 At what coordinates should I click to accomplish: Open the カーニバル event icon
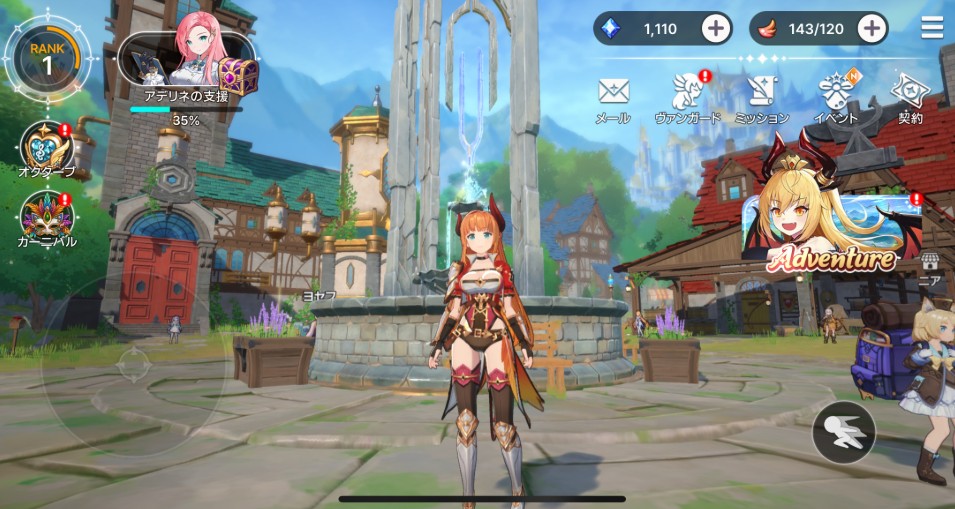pos(46,217)
